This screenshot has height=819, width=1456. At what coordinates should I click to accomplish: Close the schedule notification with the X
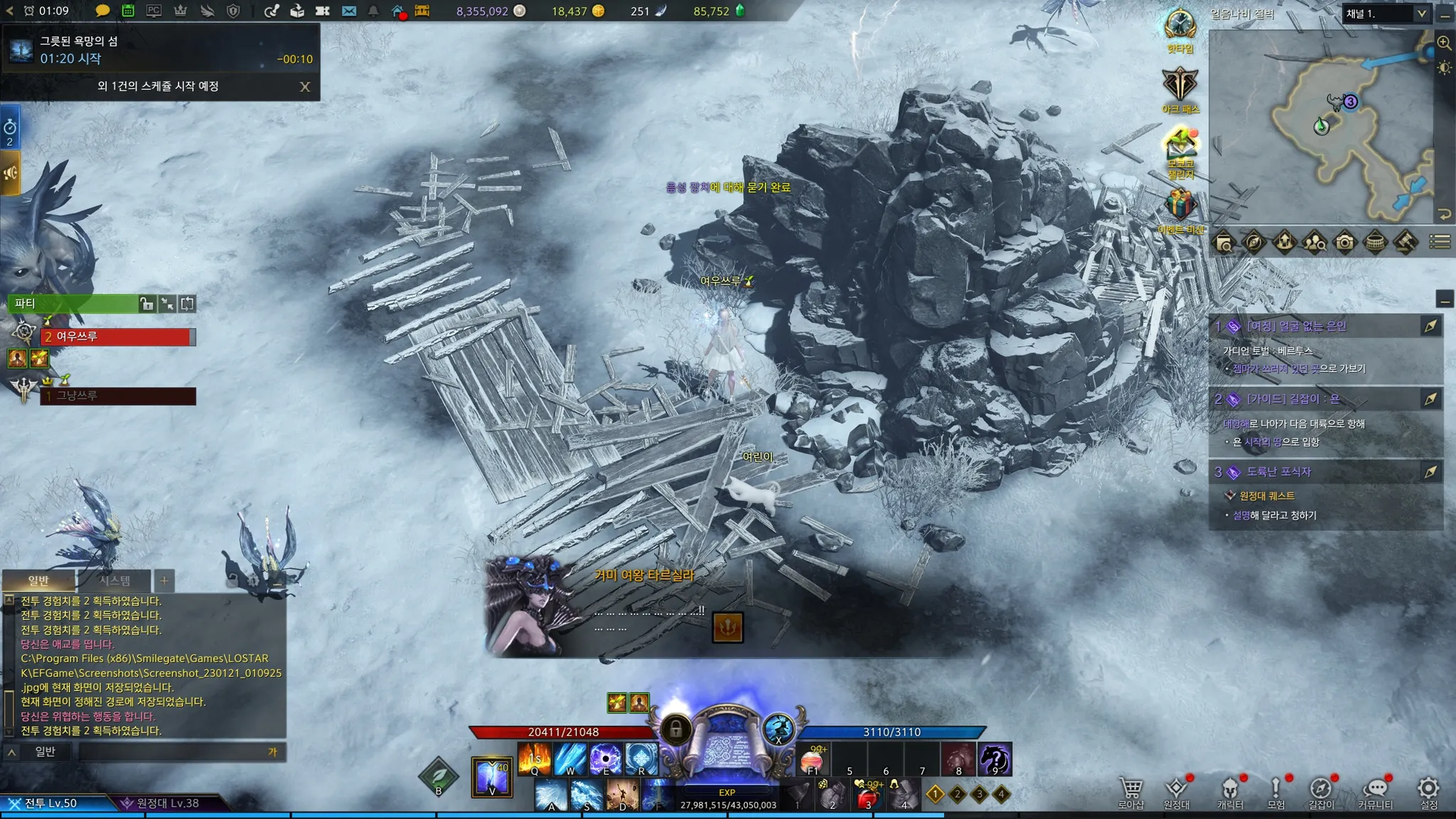click(x=305, y=87)
